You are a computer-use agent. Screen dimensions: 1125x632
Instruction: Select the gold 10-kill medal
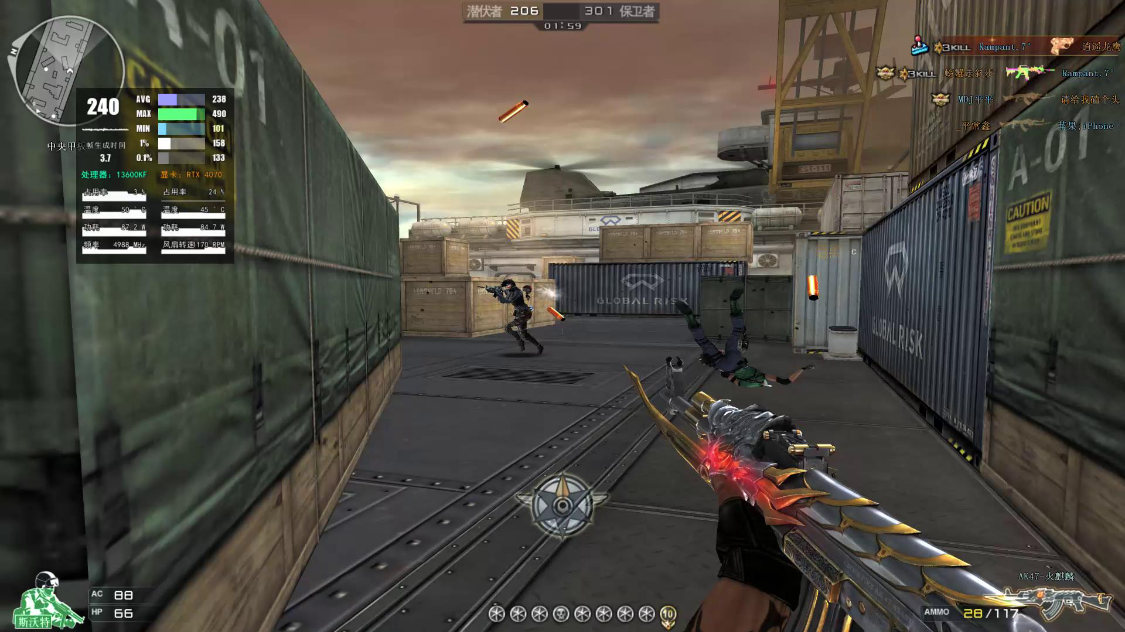point(668,614)
